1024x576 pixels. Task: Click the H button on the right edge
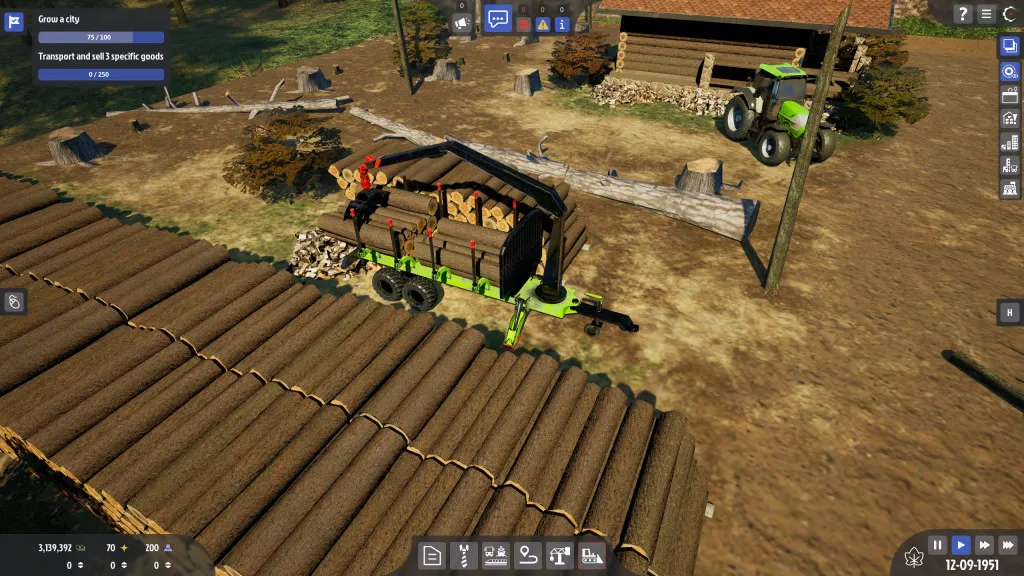click(1009, 313)
